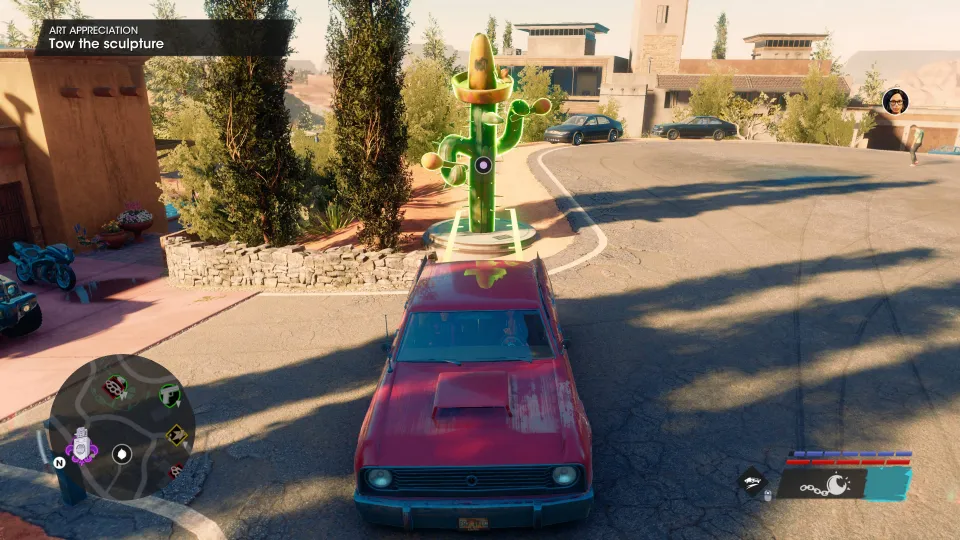Select the Tow the sculpture objective tracker

(165, 38)
